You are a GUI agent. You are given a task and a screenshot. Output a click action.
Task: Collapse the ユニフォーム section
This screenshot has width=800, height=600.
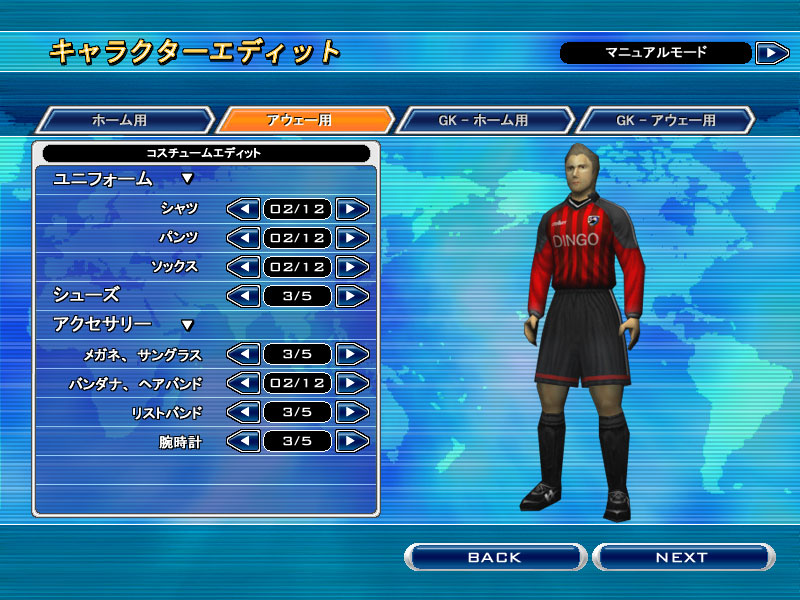[x=187, y=179]
